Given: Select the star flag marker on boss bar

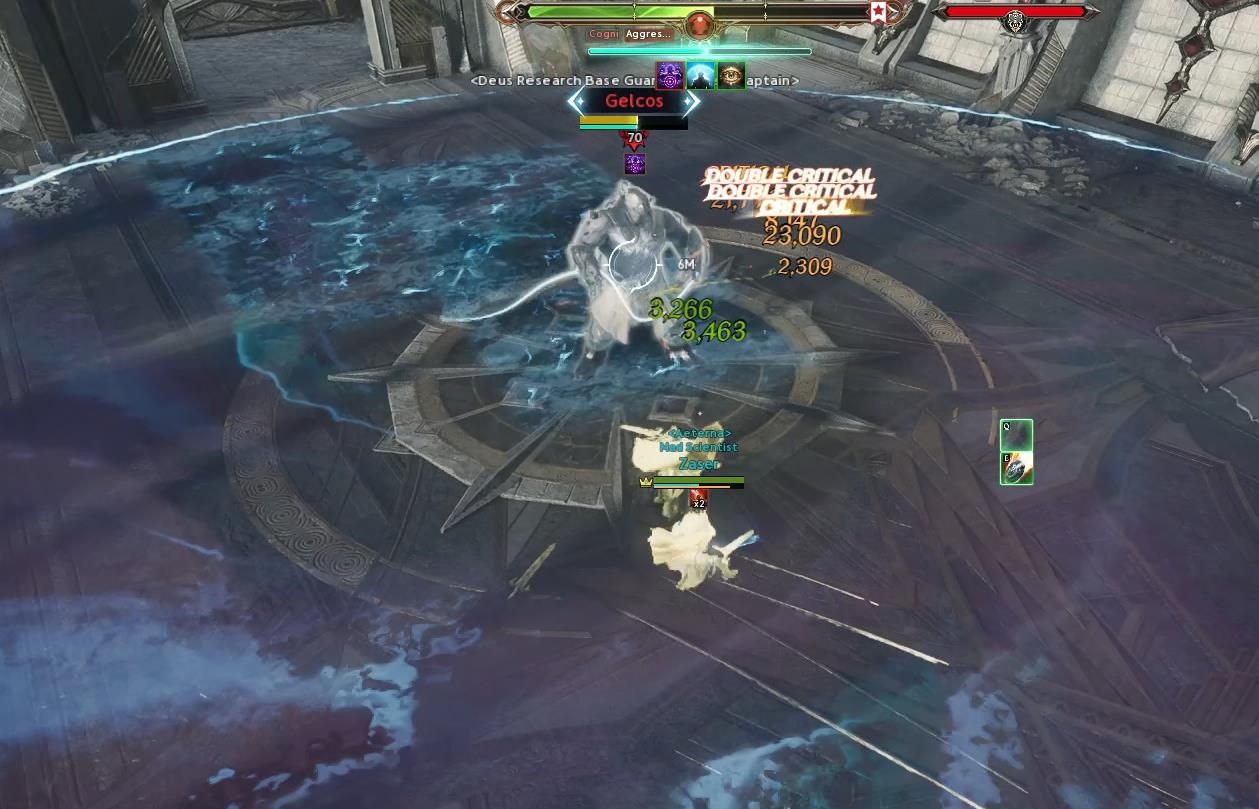Looking at the screenshot, I should click(877, 13).
